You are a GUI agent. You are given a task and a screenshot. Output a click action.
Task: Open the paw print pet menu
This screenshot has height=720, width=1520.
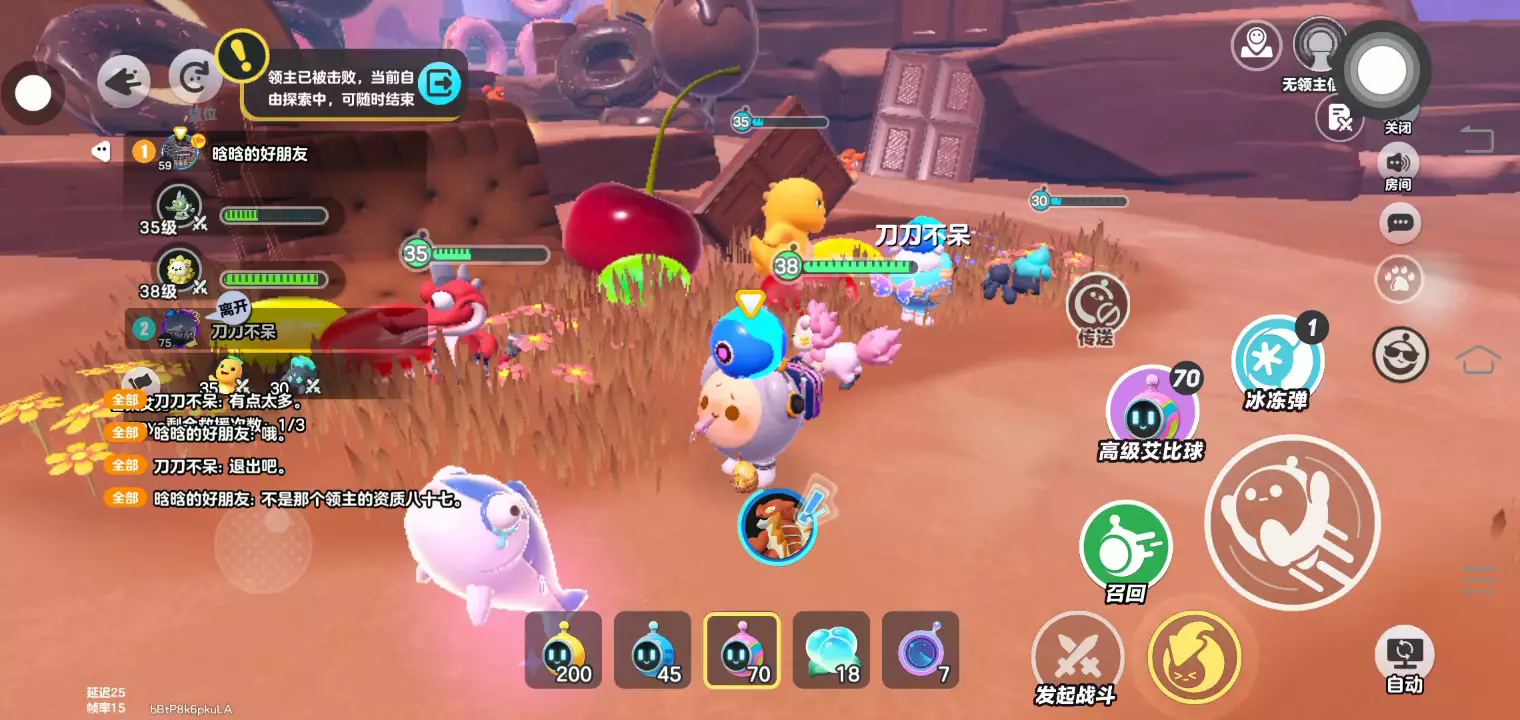click(x=1399, y=280)
